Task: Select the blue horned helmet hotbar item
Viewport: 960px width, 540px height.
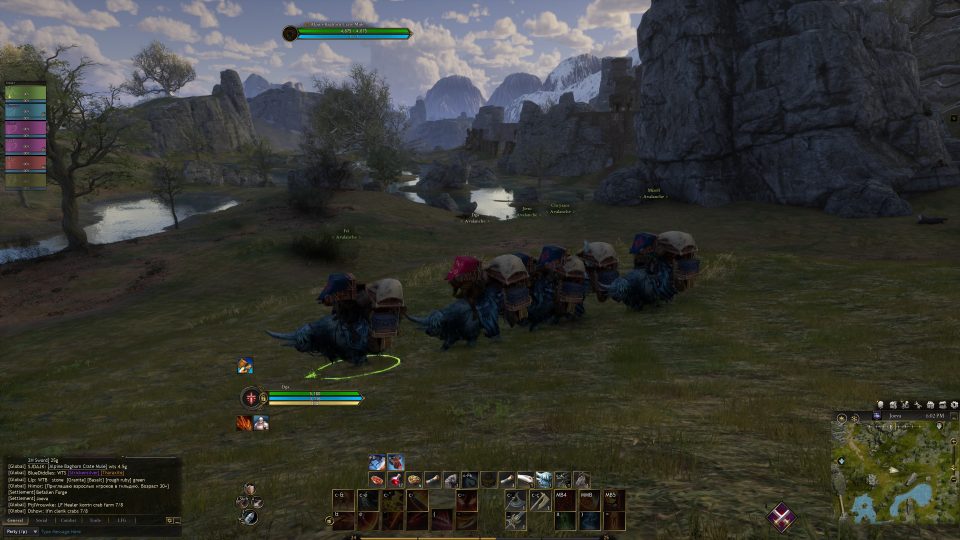Action: click(543, 480)
